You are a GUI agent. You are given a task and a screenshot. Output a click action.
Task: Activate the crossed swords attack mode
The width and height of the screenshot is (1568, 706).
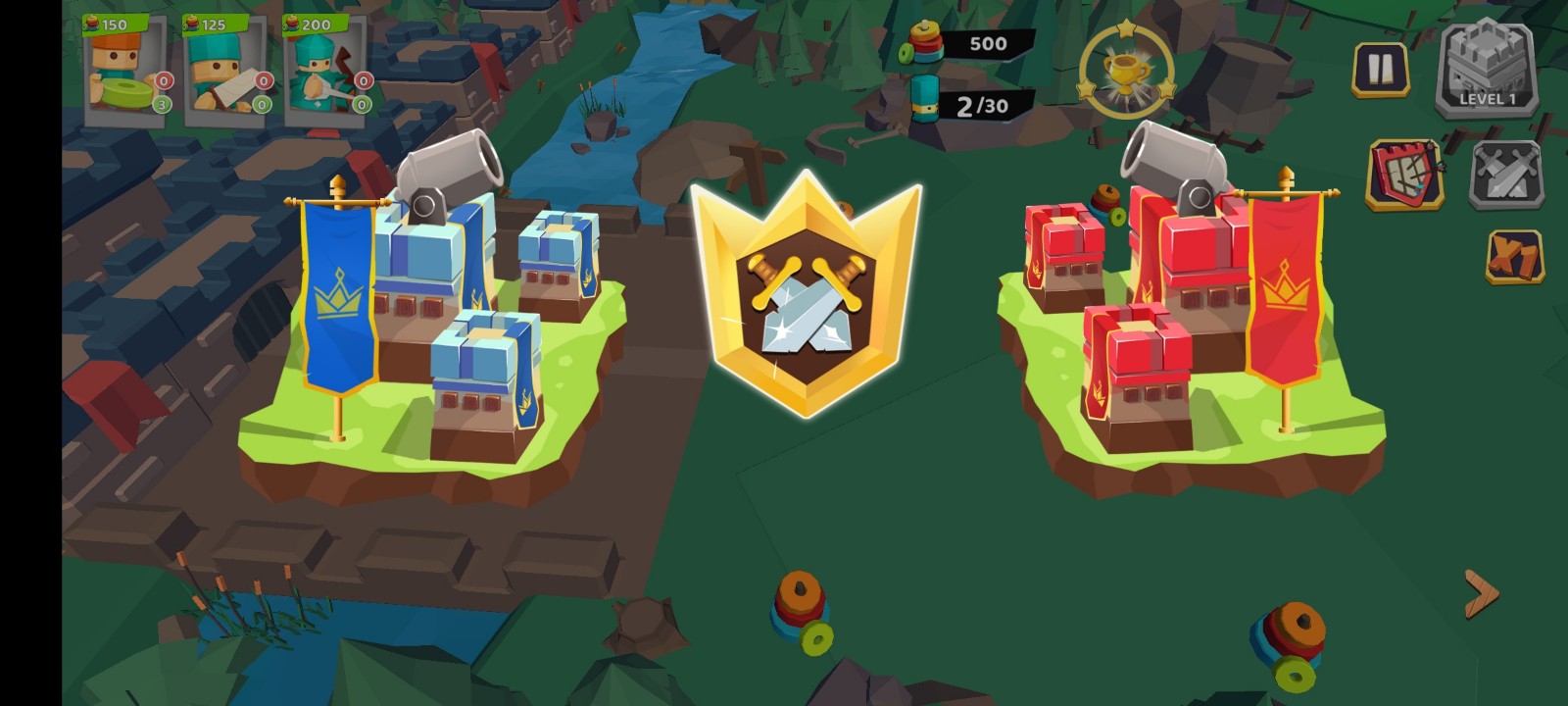[x=1507, y=176]
